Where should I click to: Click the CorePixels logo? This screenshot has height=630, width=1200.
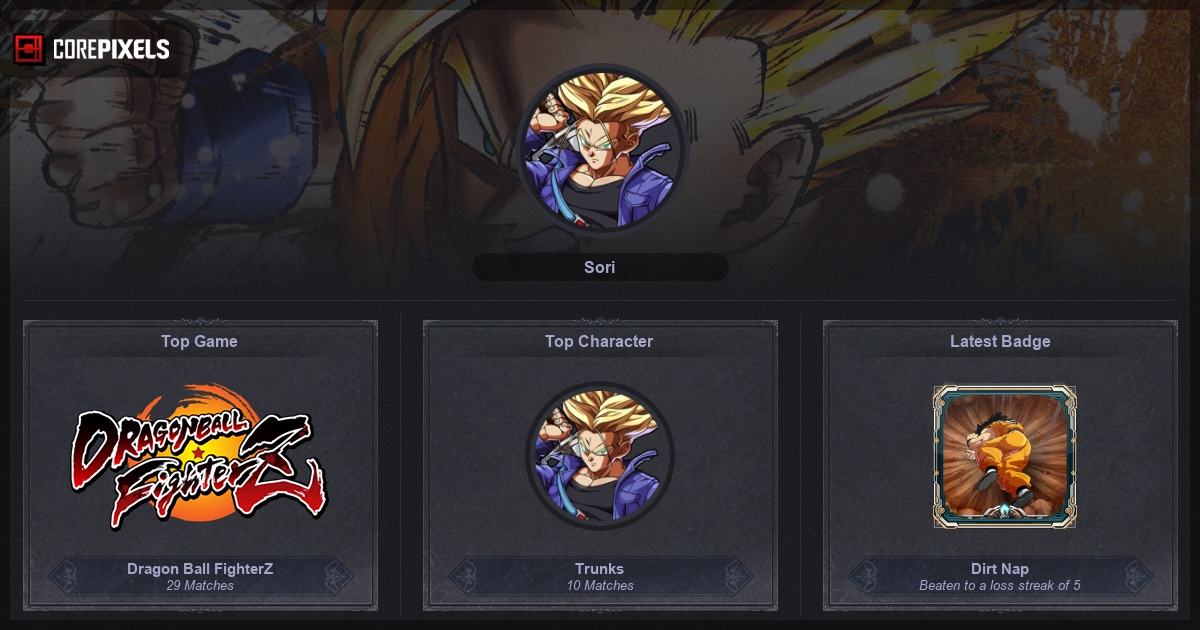pos(92,49)
